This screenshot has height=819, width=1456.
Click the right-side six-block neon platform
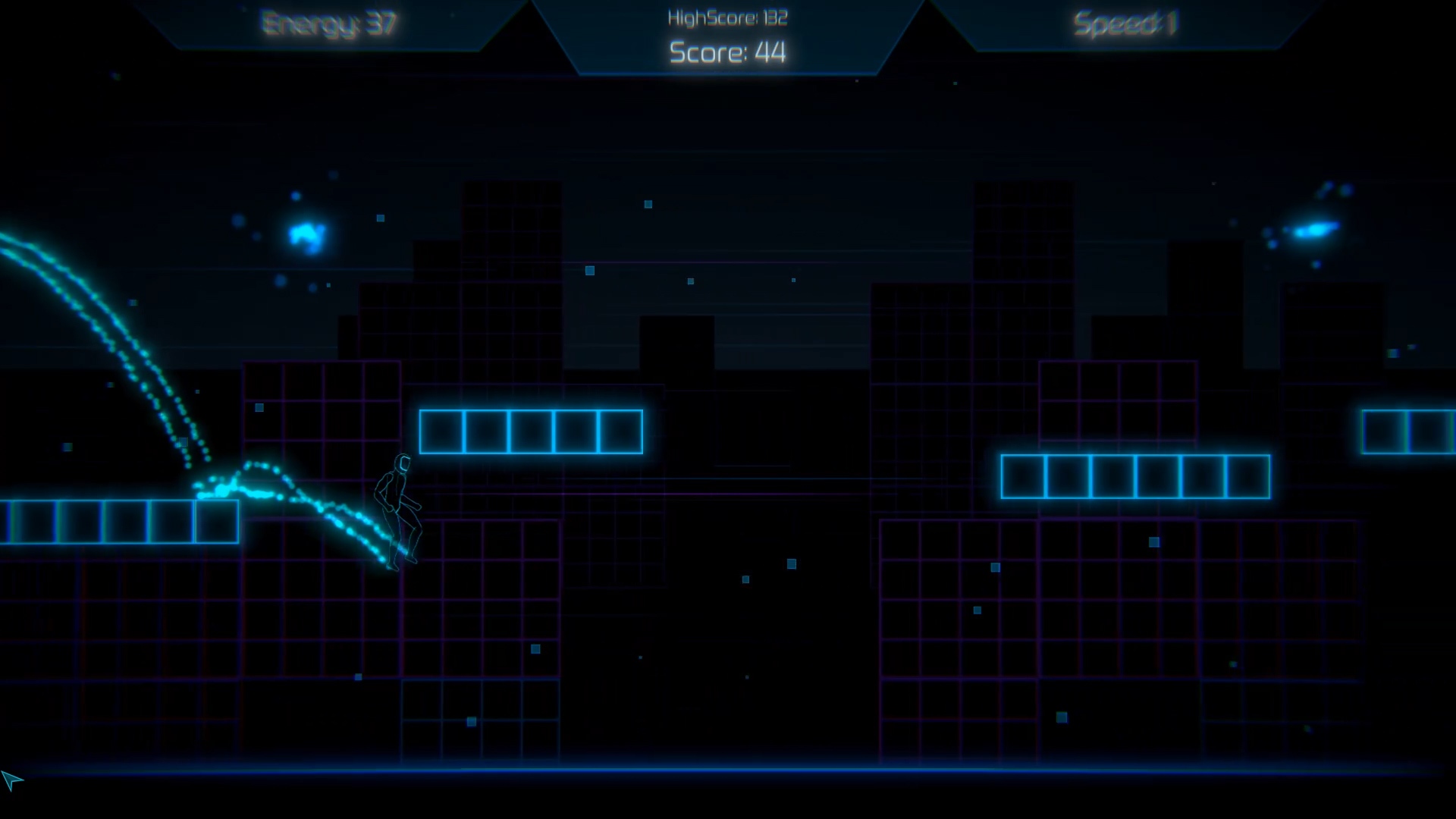tap(1135, 475)
